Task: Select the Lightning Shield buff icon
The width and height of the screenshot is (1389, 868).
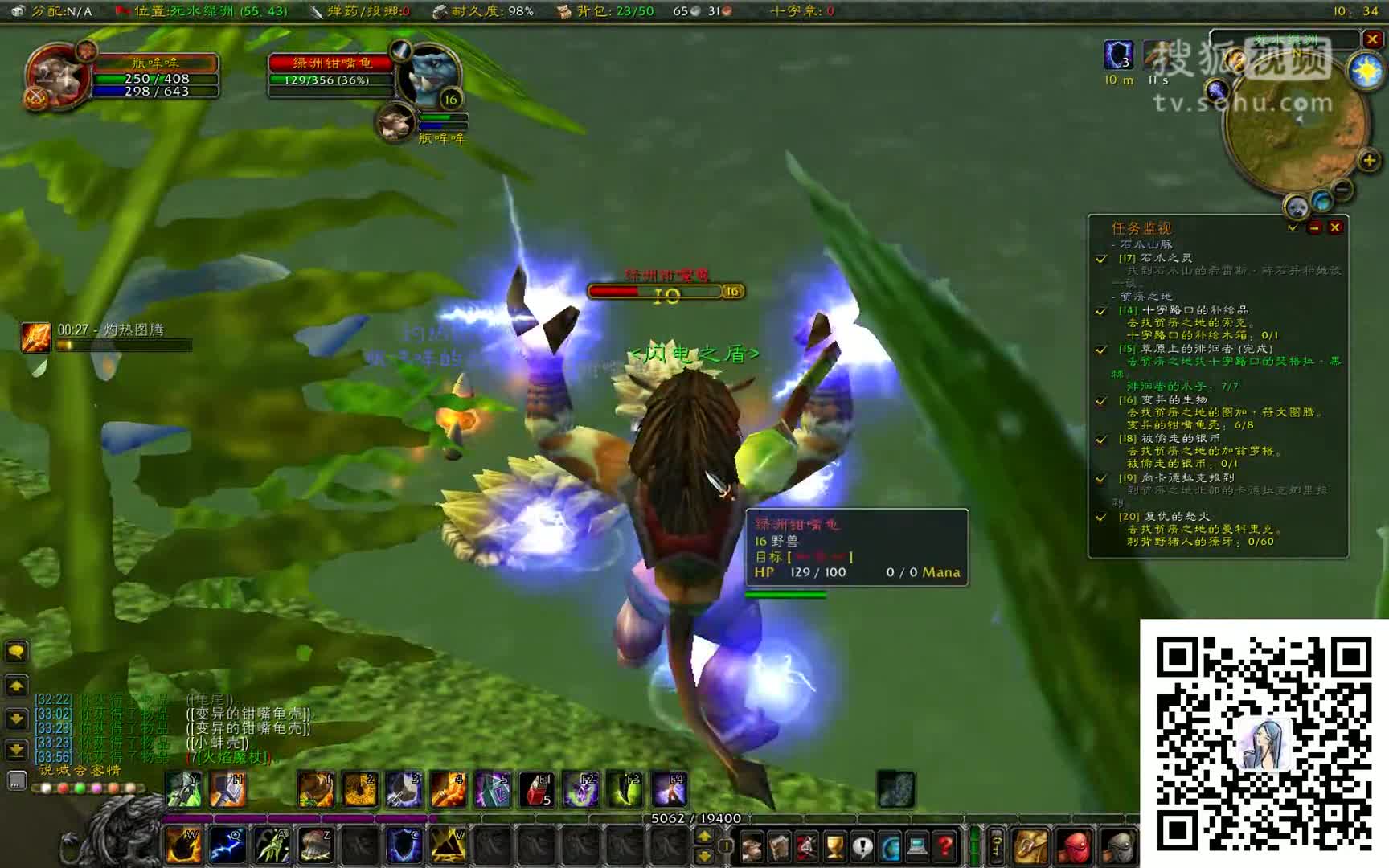Action: (1118, 55)
